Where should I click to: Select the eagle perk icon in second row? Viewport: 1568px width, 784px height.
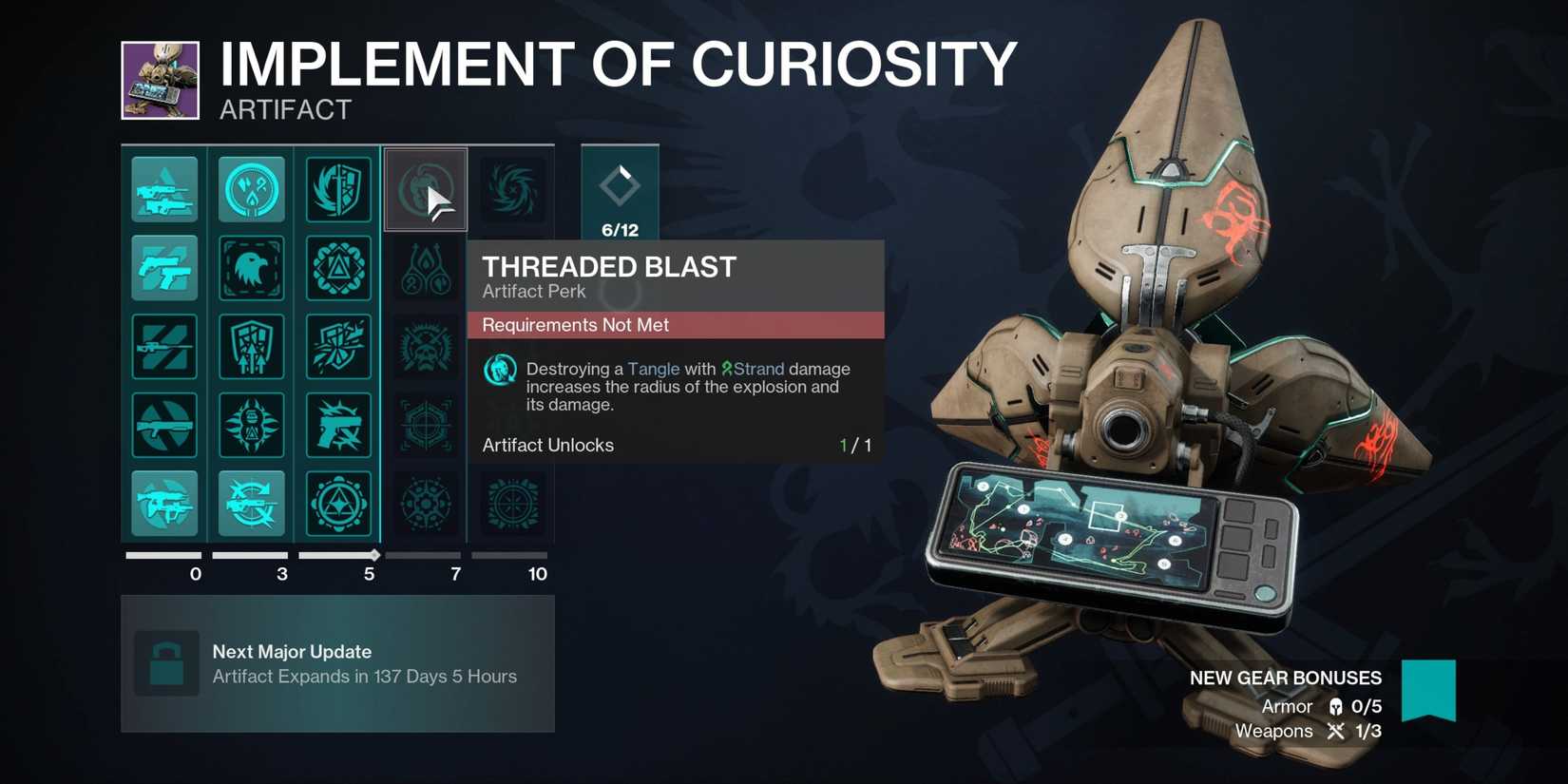[252, 268]
